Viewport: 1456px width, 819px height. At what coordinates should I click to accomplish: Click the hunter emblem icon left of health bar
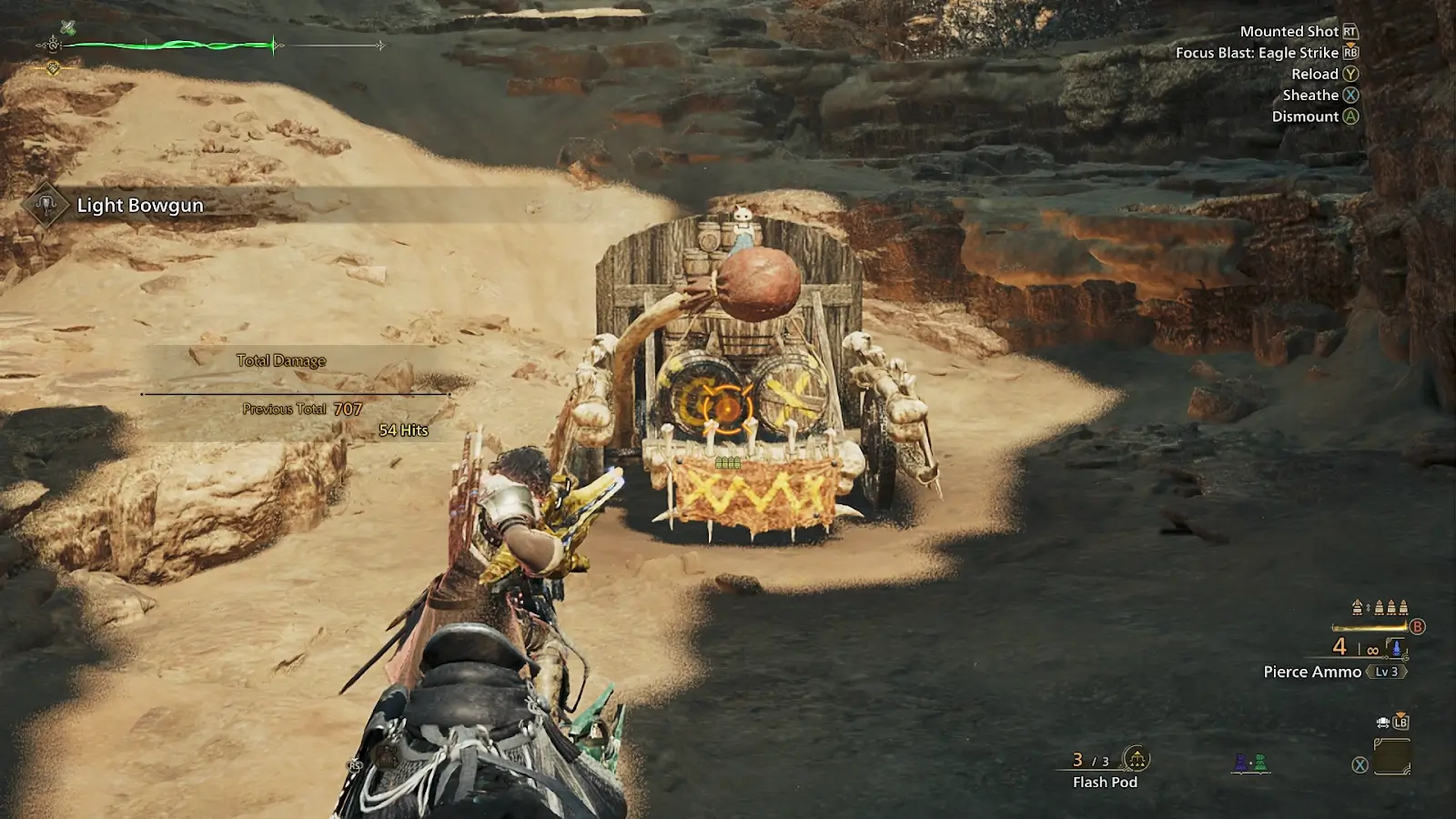pyautogui.click(x=53, y=45)
